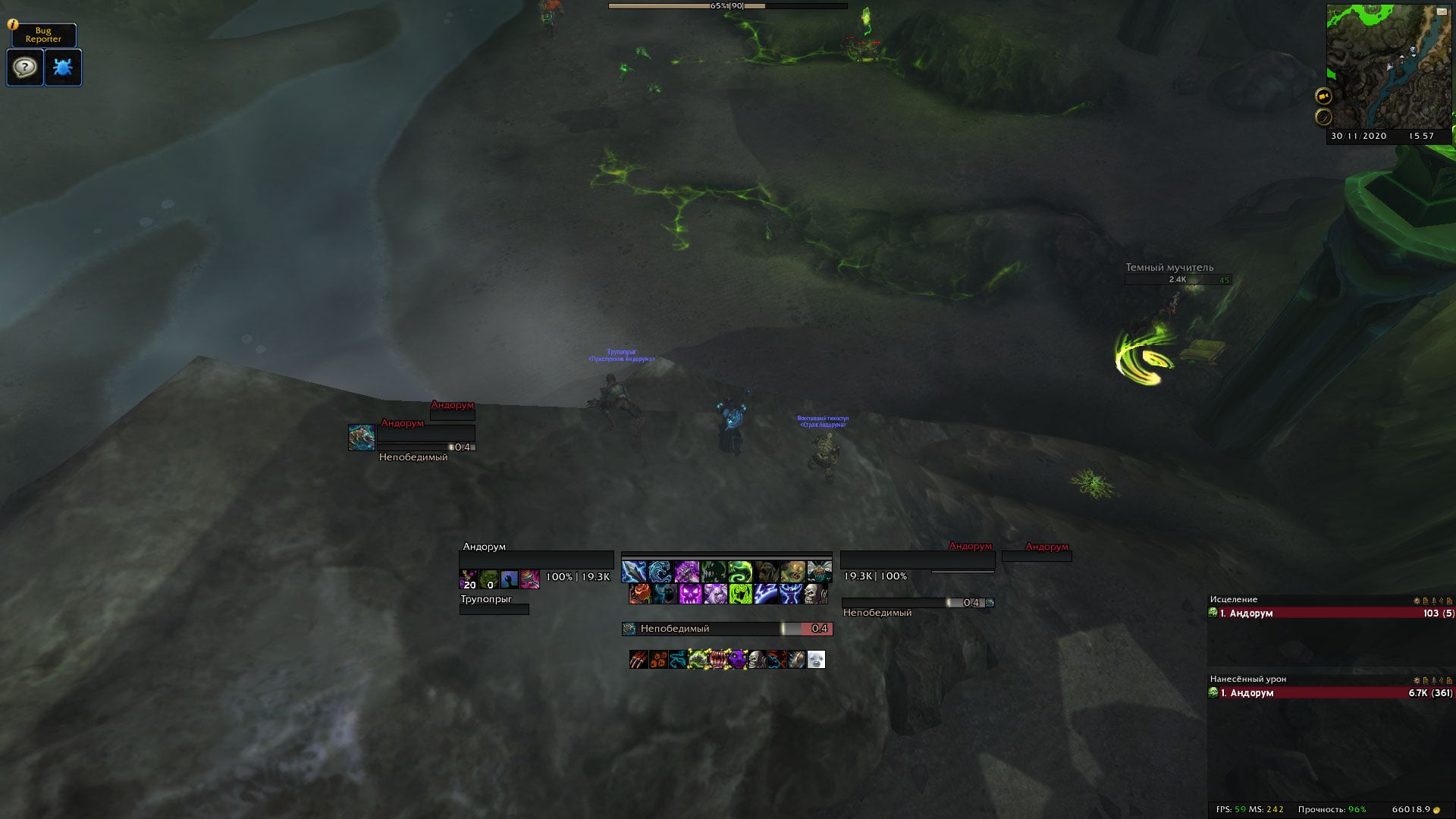Click the blue bug report icon
This screenshot has height=819, width=1456.
[63, 67]
